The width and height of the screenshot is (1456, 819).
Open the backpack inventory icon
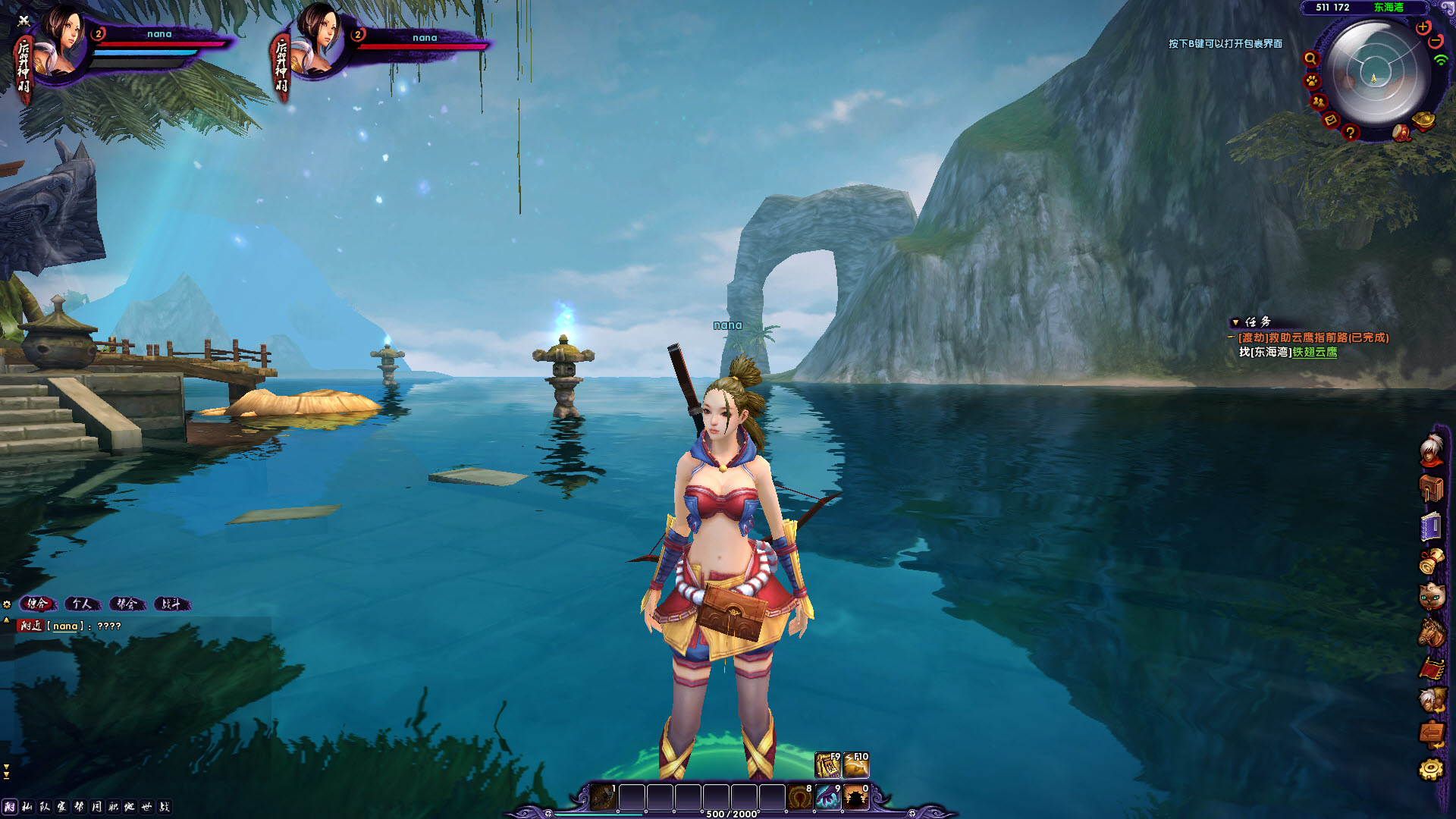point(1432,488)
